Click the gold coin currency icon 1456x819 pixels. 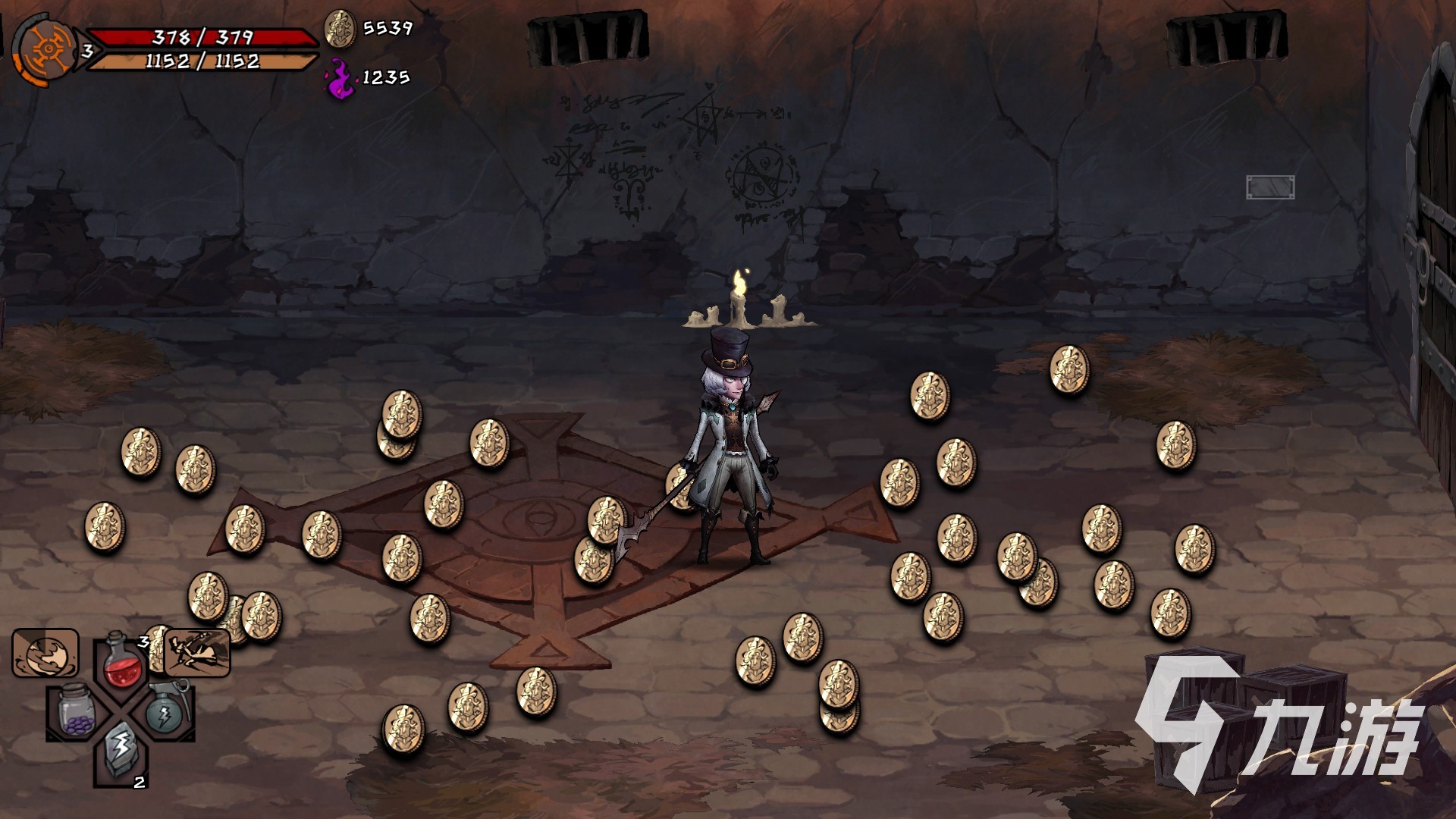pyautogui.click(x=340, y=29)
